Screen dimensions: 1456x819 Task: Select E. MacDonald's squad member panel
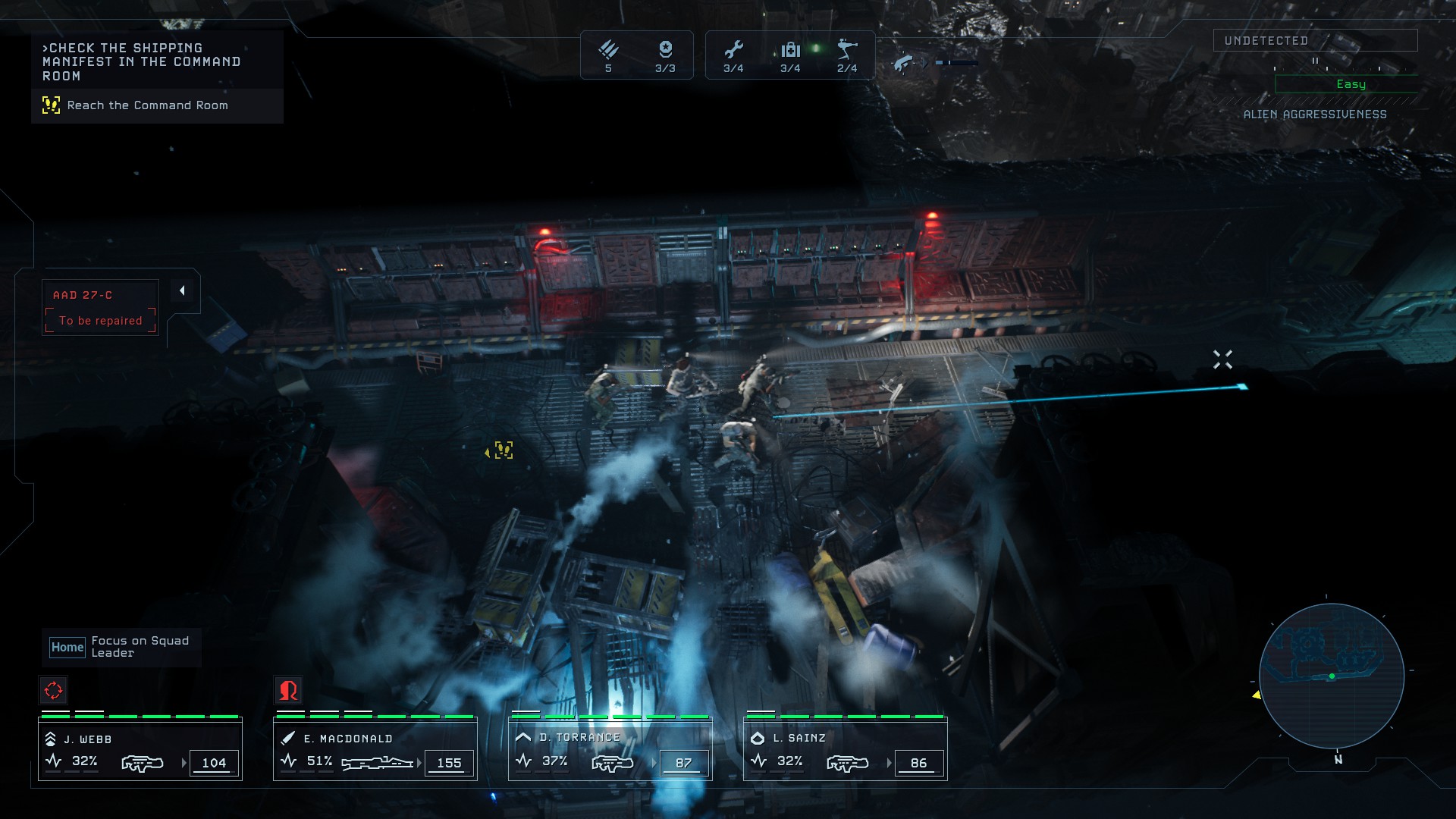[375, 750]
